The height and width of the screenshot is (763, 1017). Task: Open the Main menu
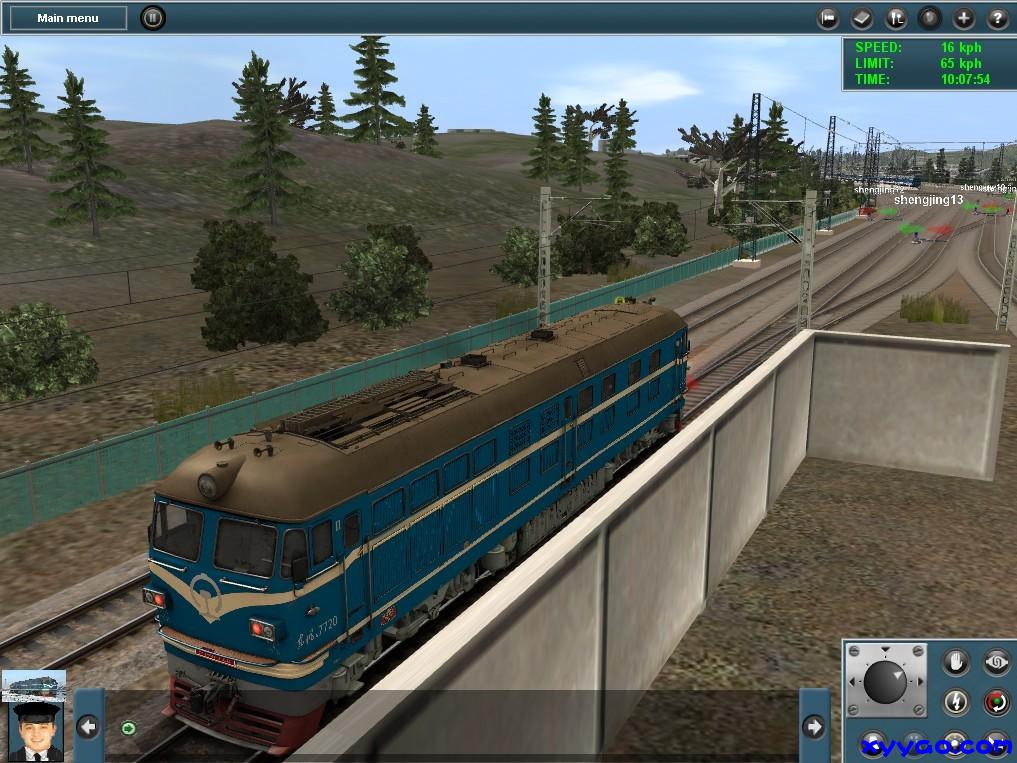click(x=68, y=18)
